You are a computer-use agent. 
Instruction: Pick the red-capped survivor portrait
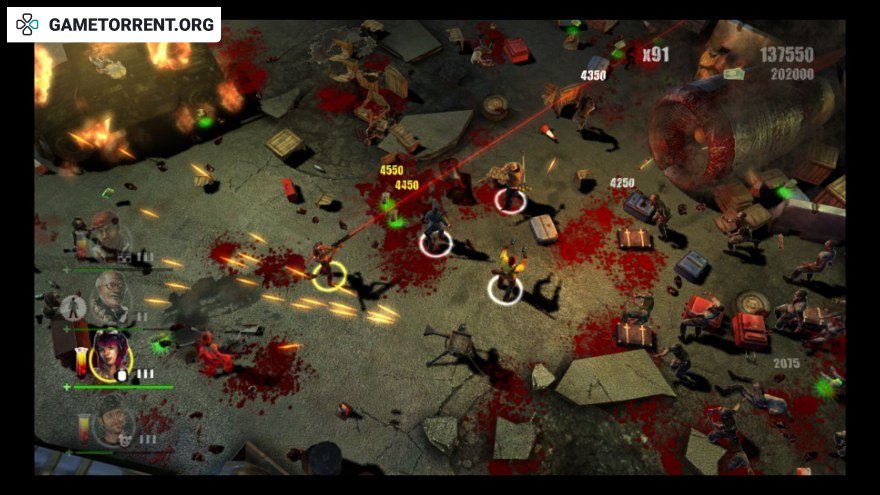point(106,233)
